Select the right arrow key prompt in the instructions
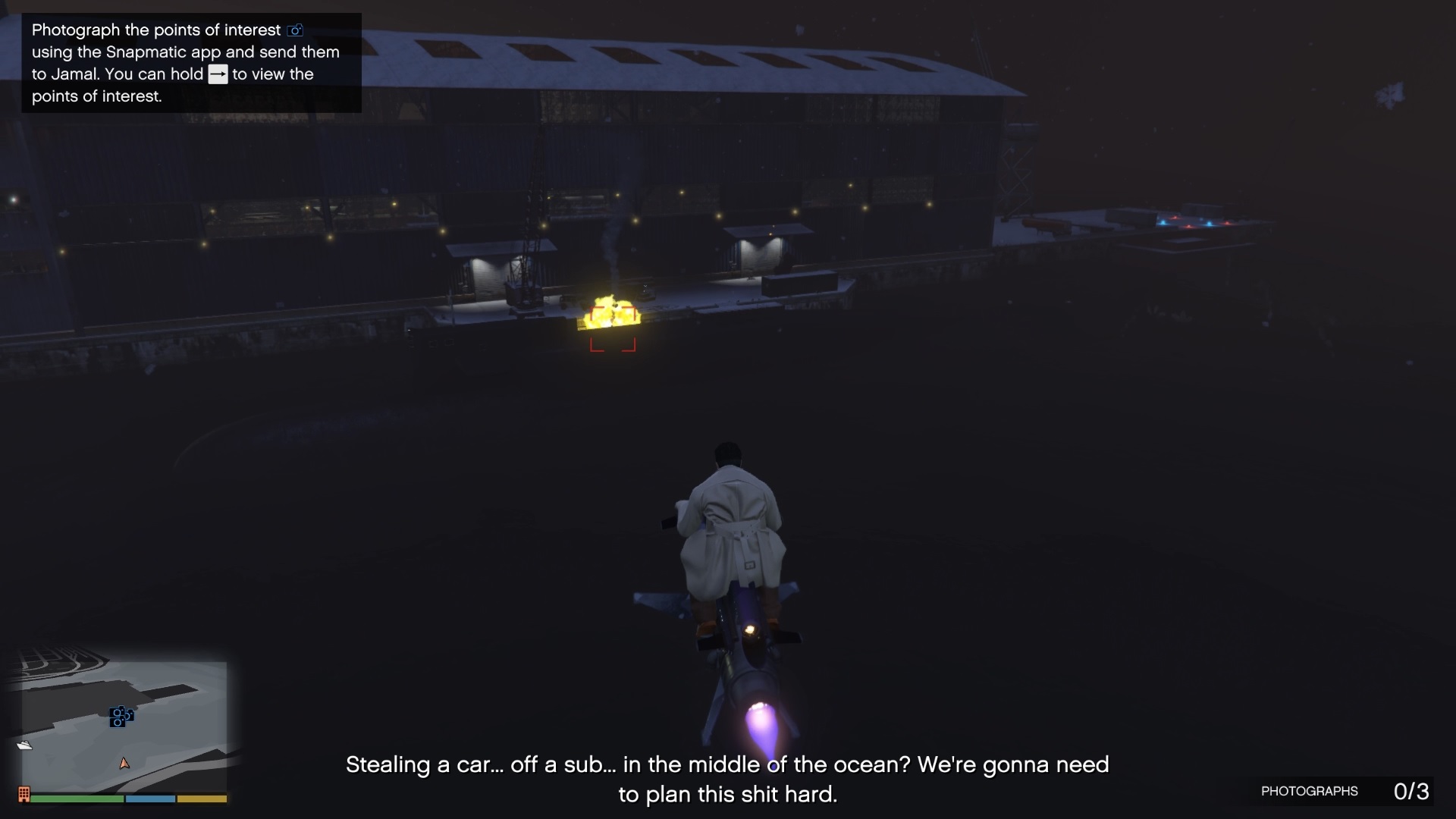This screenshot has width=1456, height=819. 218,74
